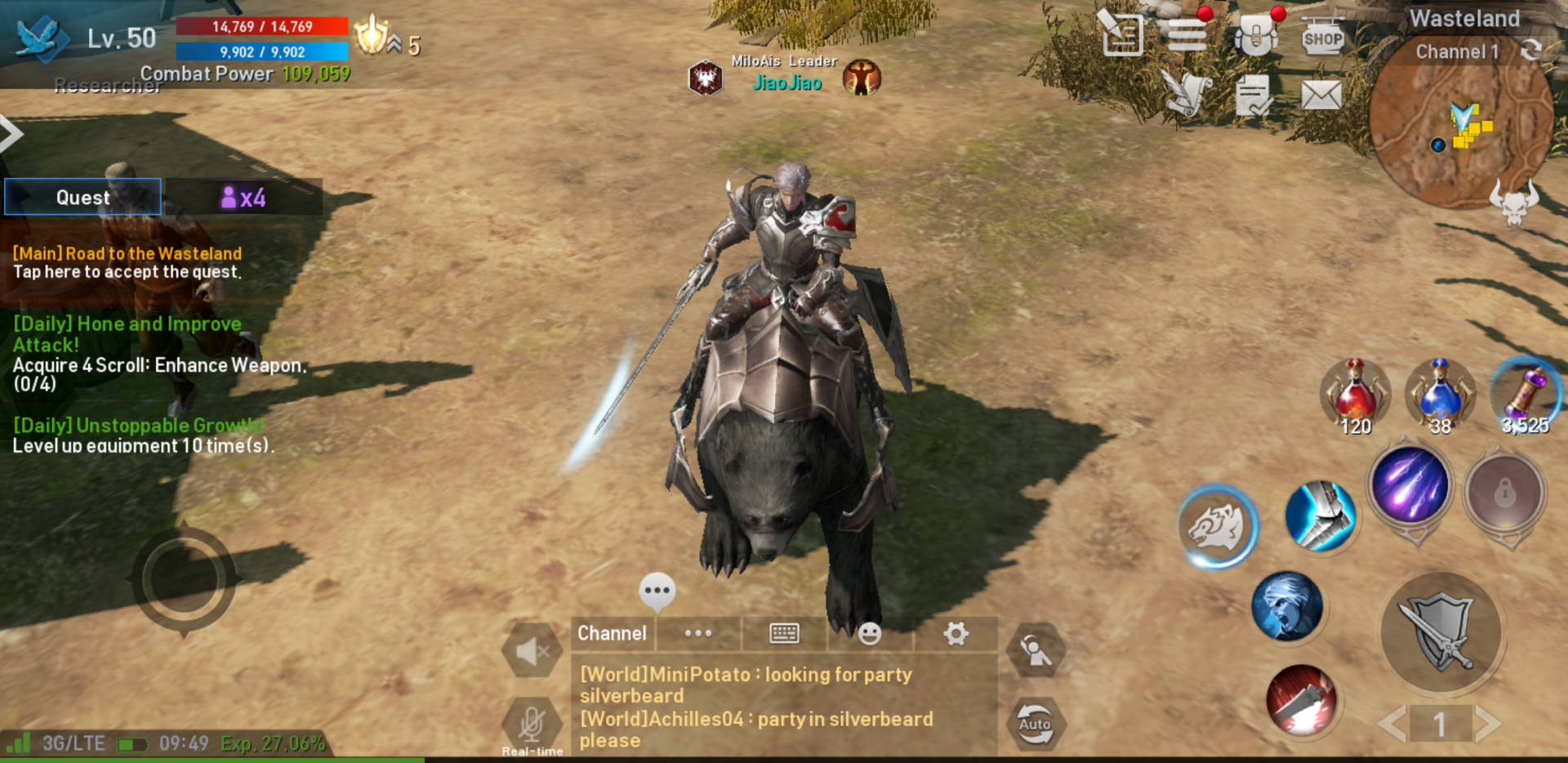Toggle the Auto battle button
Screen dimensions: 1568x763
[x=1035, y=723]
